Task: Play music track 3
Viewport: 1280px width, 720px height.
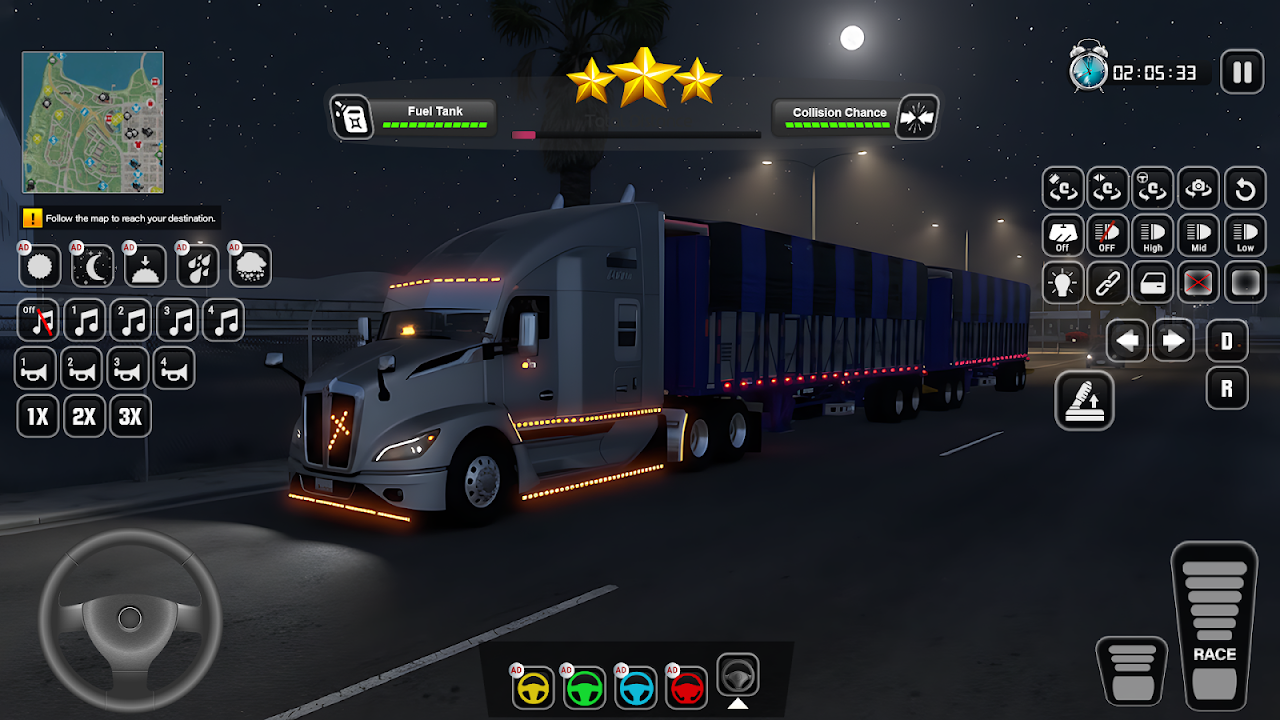Action: click(177, 321)
